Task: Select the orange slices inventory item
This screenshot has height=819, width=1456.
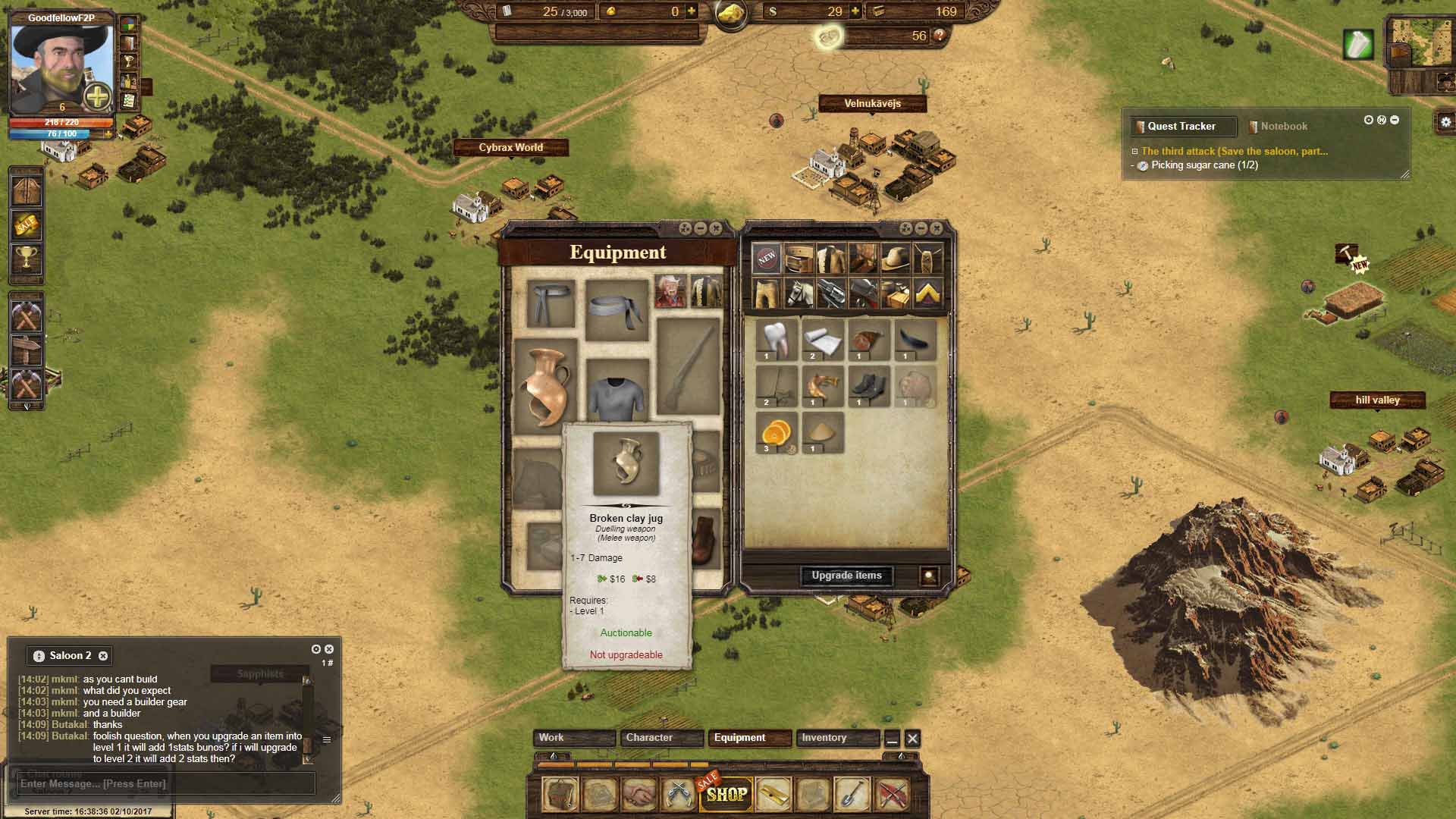Action: pyautogui.click(x=777, y=434)
